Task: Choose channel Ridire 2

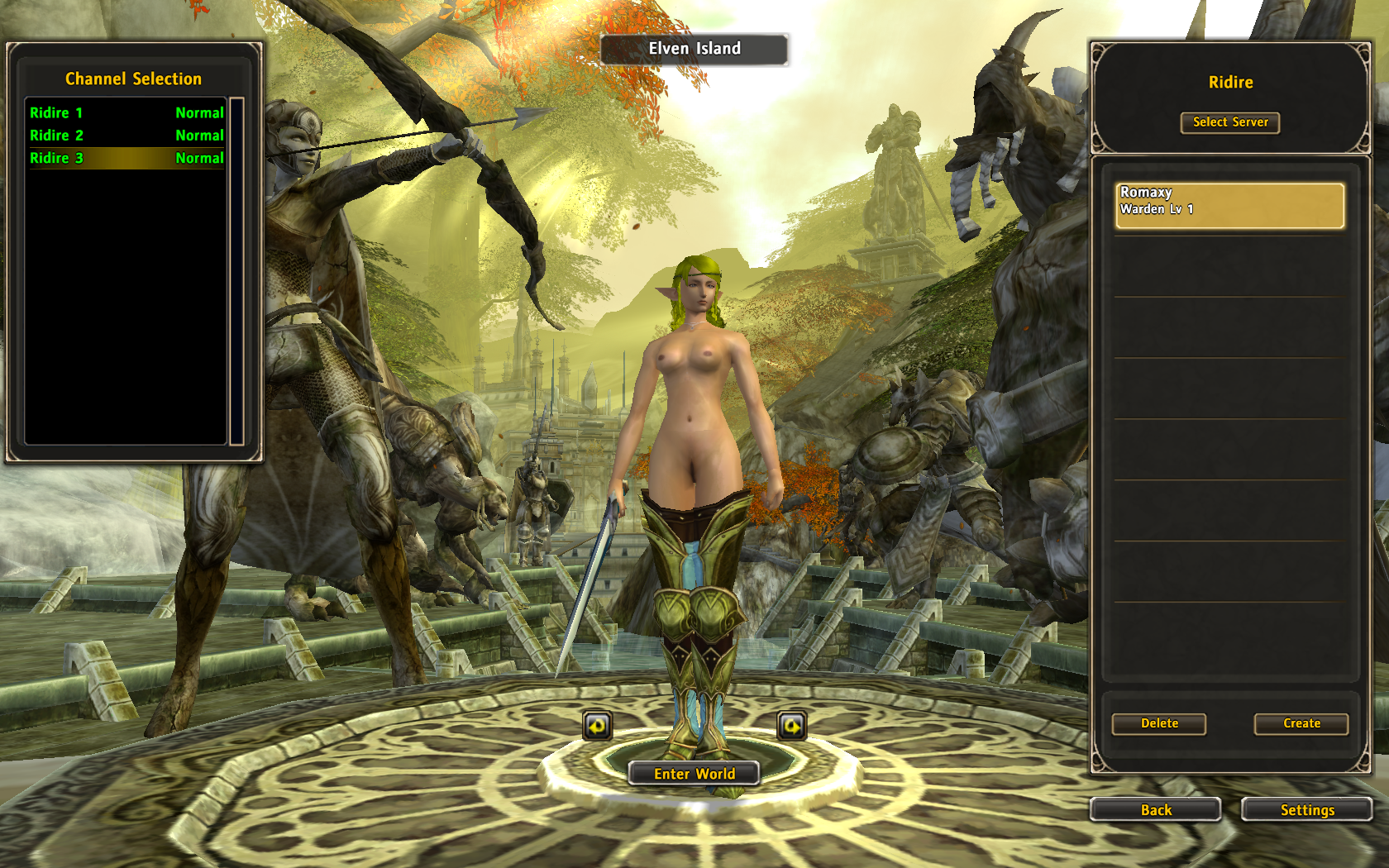Action: pos(126,135)
